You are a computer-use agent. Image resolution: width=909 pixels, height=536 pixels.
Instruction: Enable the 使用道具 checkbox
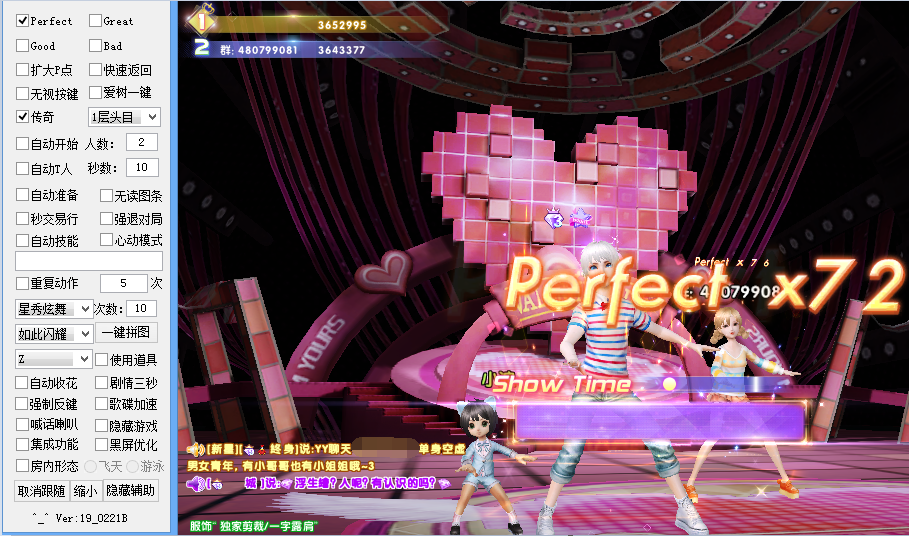pos(101,359)
